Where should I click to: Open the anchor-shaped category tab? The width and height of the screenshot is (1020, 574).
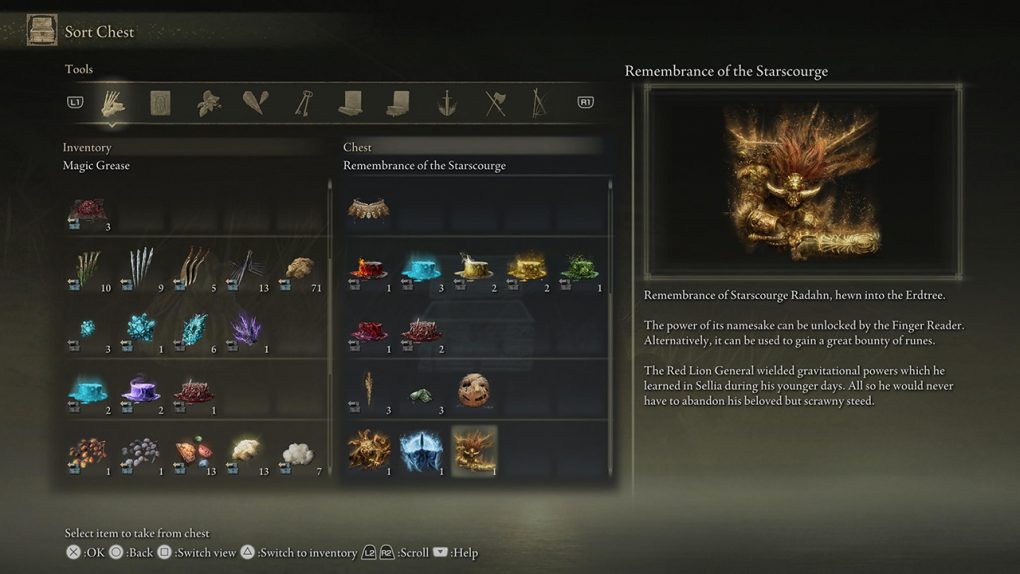click(x=447, y=102)
